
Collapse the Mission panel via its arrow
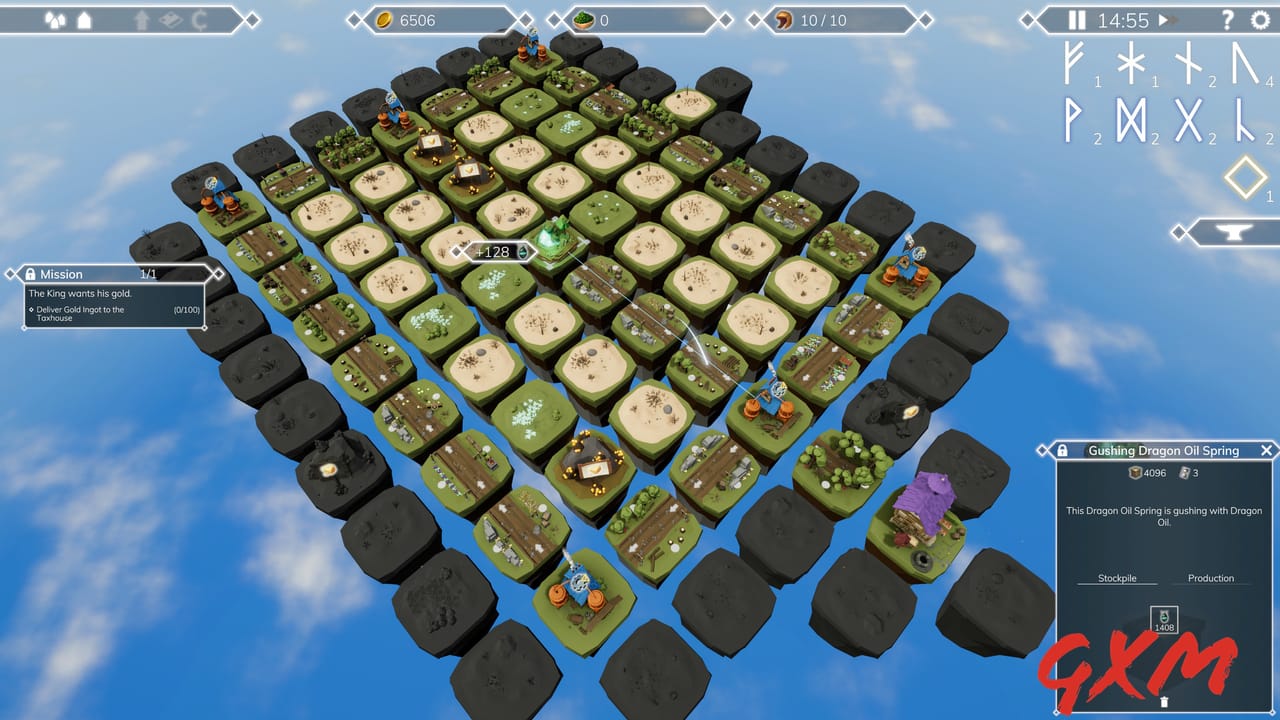click(218, 274)
